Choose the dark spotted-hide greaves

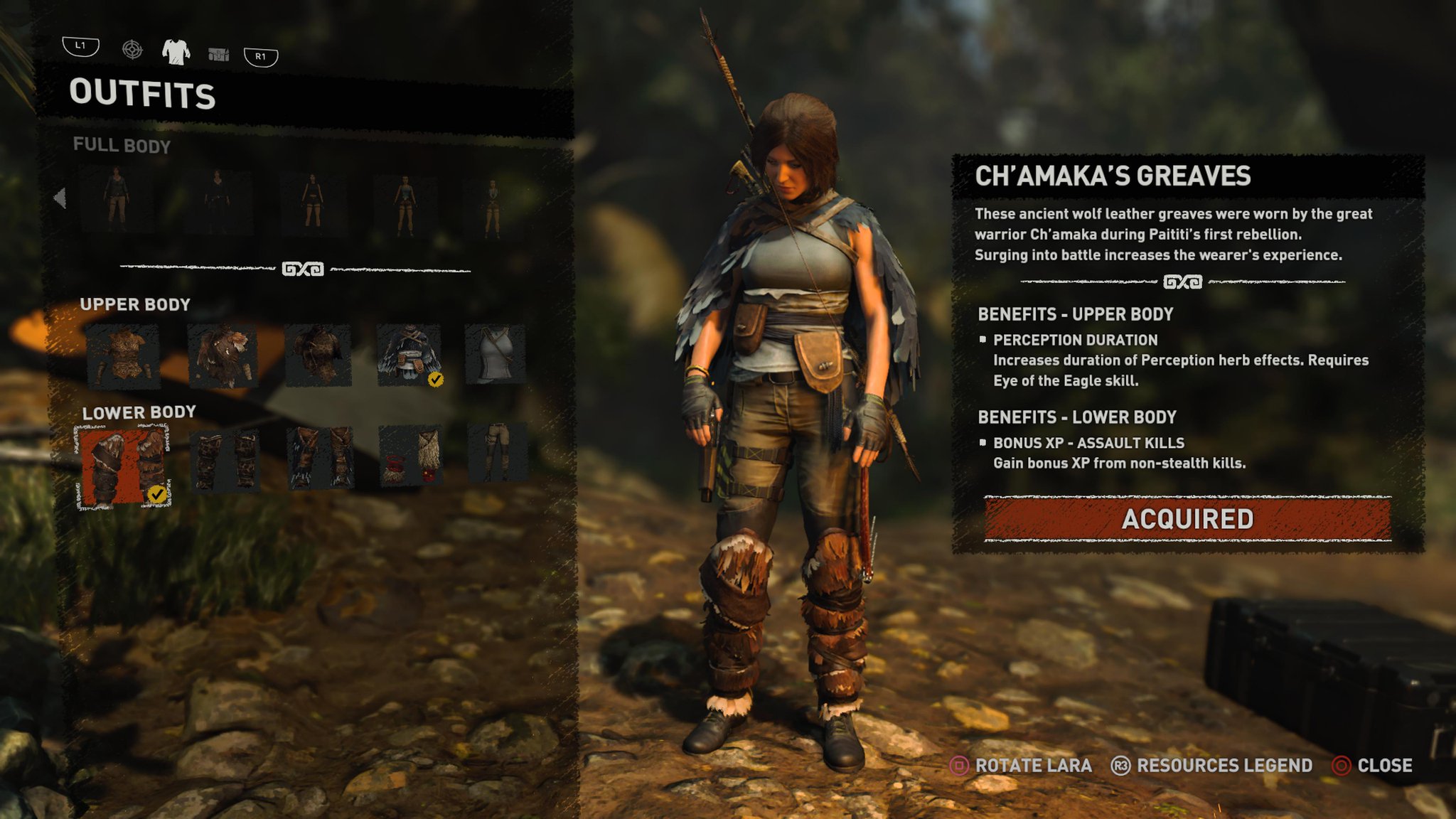[225, 461]
